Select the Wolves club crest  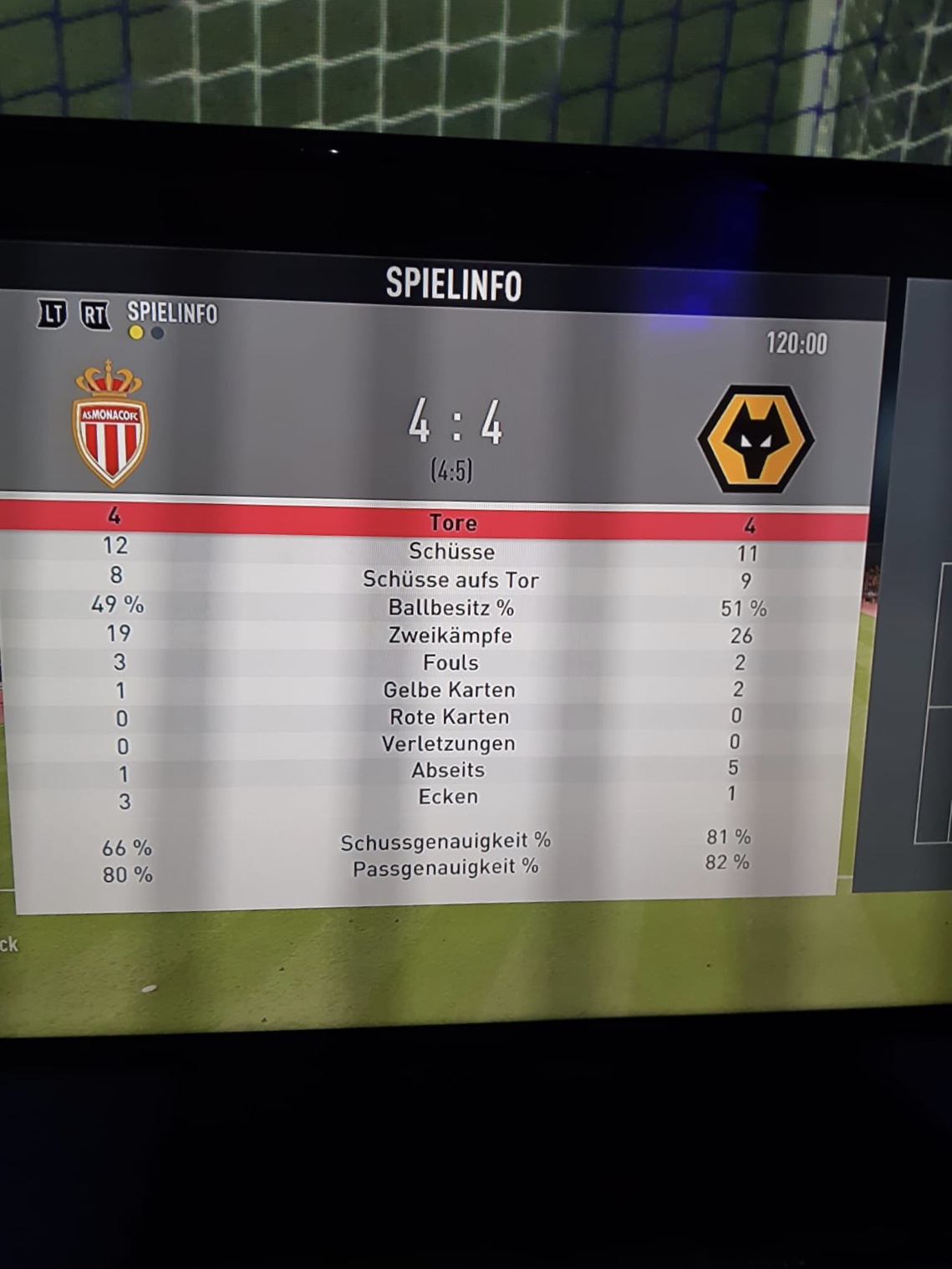pos(755,438)
